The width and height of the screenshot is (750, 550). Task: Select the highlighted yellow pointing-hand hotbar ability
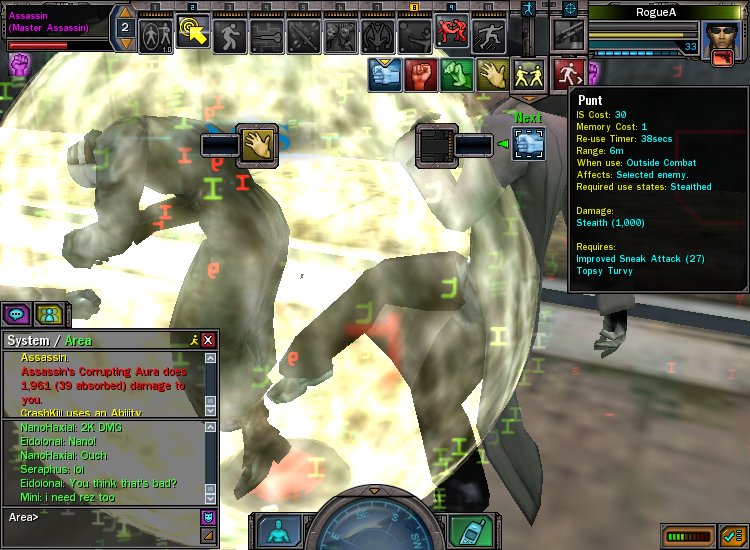tap(191, 33)
